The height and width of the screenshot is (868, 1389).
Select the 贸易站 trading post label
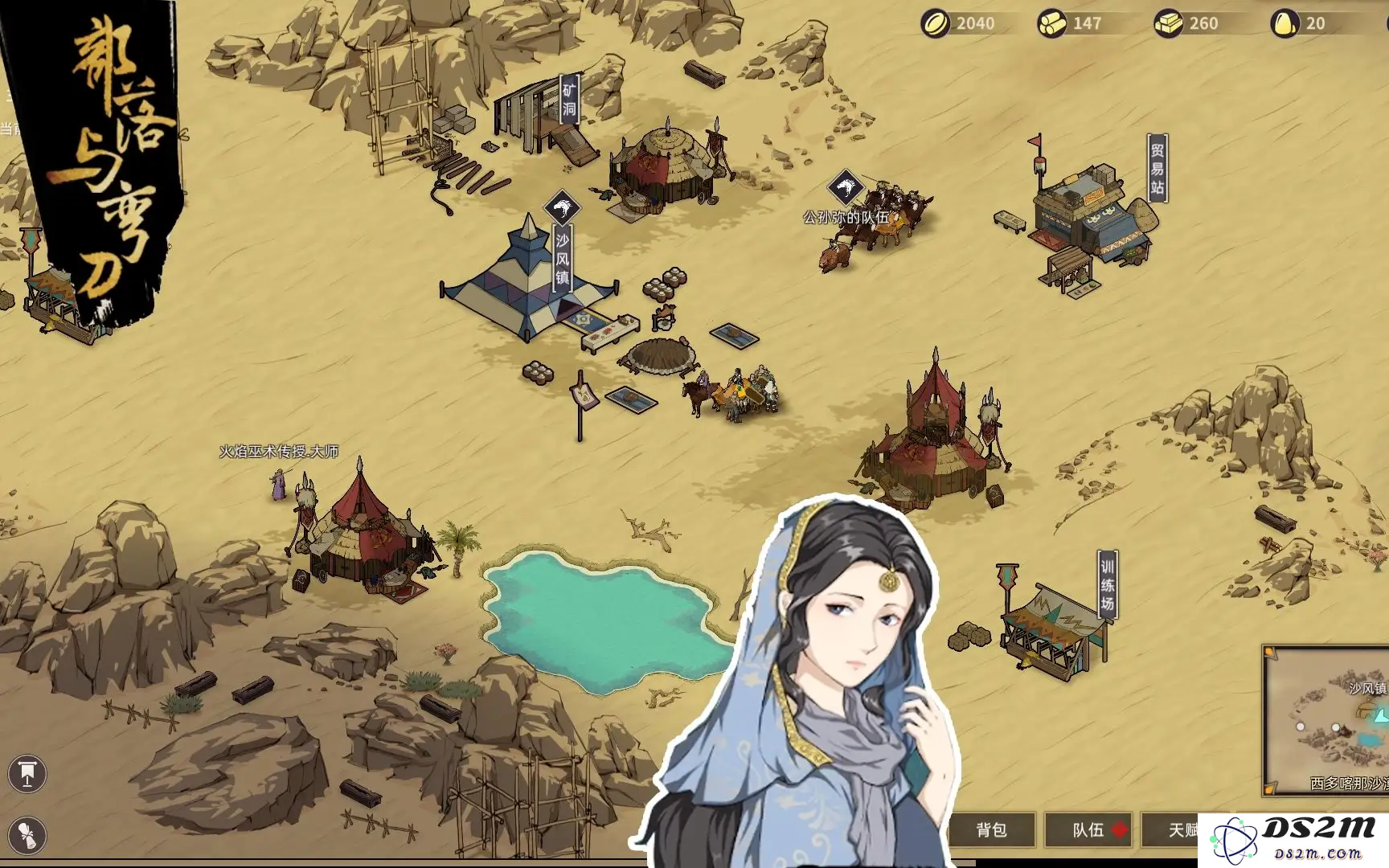tap(1157, 169)
